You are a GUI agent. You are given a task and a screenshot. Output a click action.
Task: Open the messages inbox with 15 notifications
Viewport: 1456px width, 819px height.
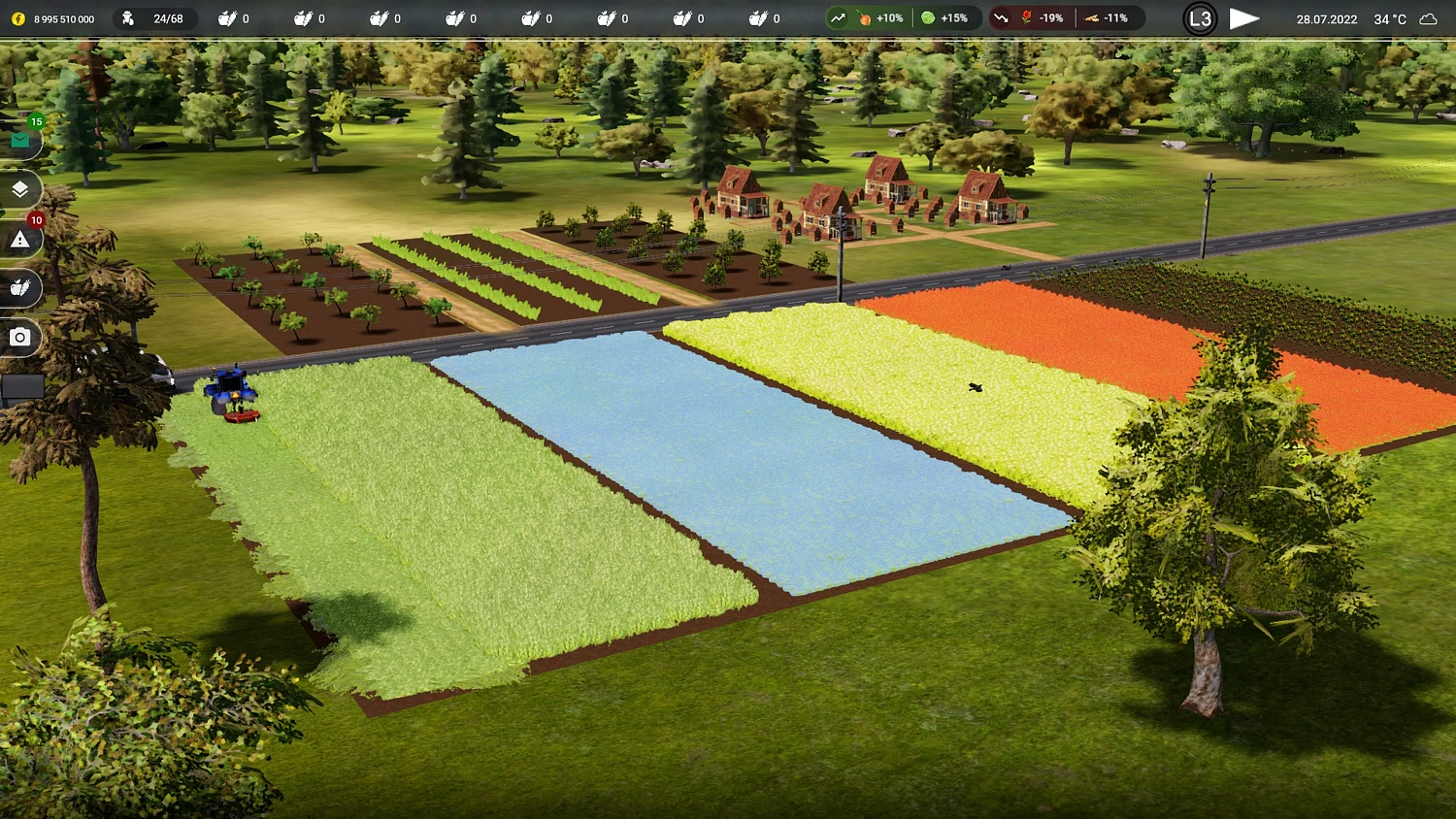click(x=20, y=140)
